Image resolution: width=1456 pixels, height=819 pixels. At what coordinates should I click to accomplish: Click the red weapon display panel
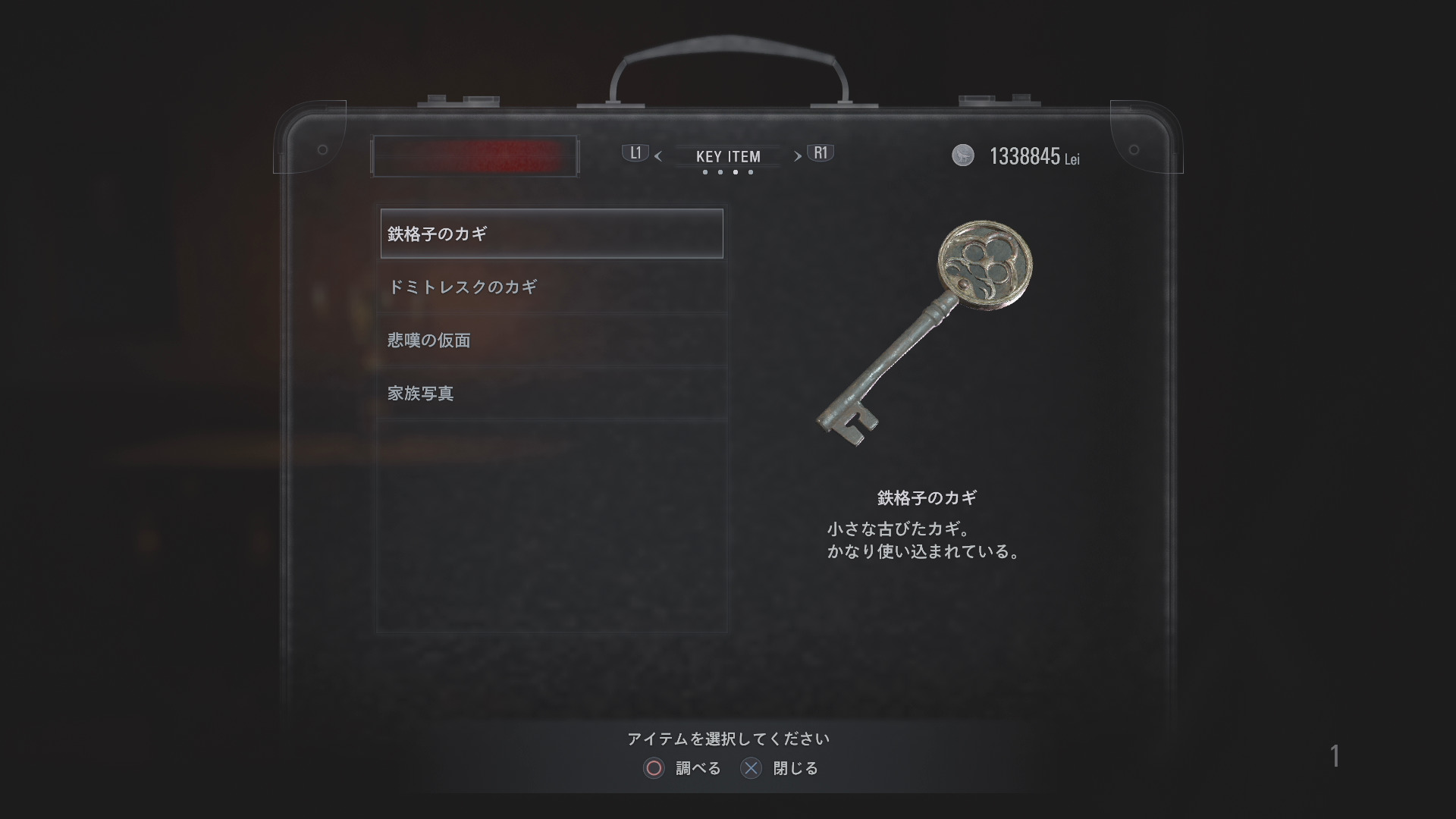(x=474, y=155)
